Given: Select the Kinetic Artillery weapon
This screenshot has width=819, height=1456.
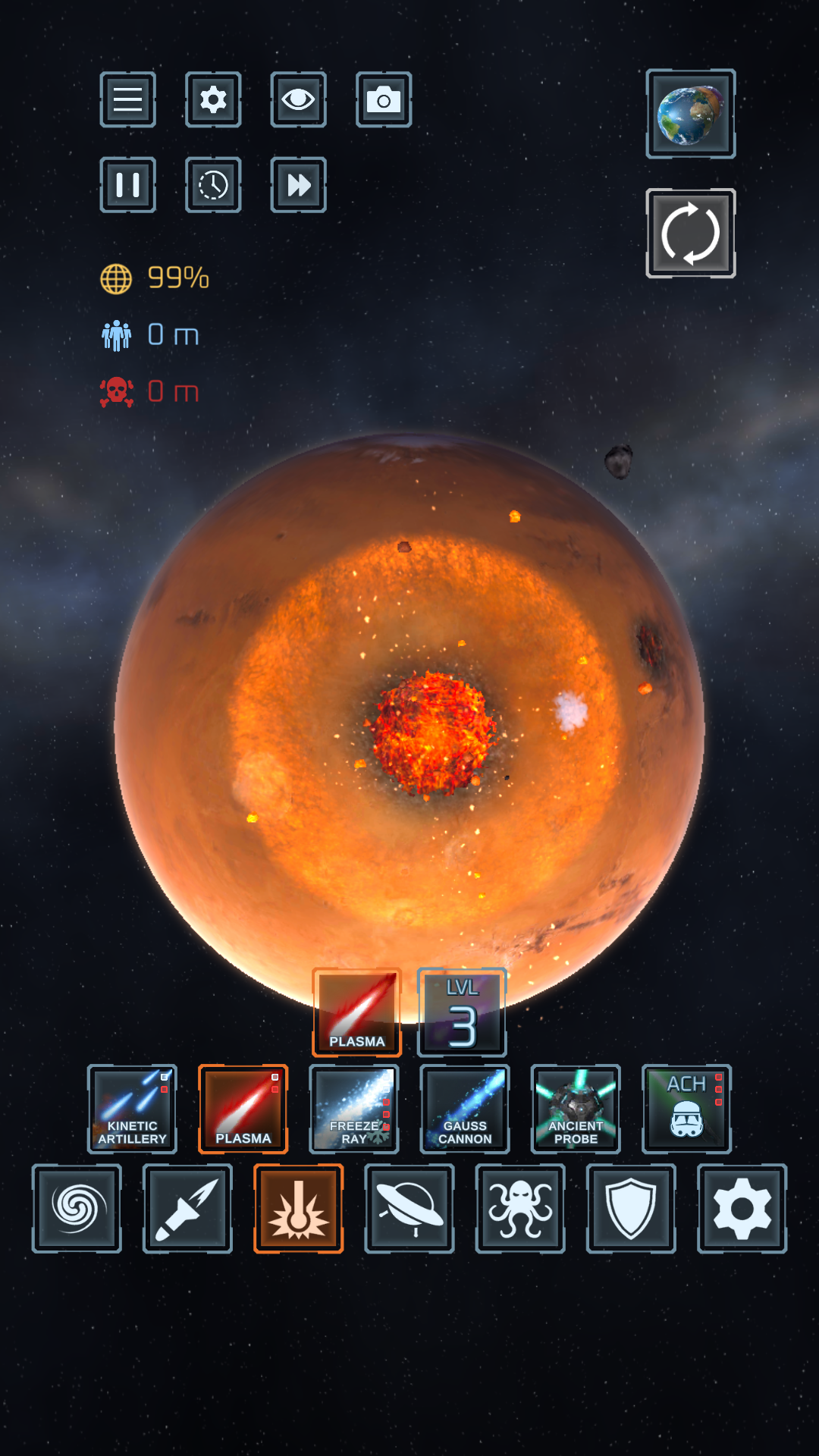Looking at the screenshot, I should 132,1109.
